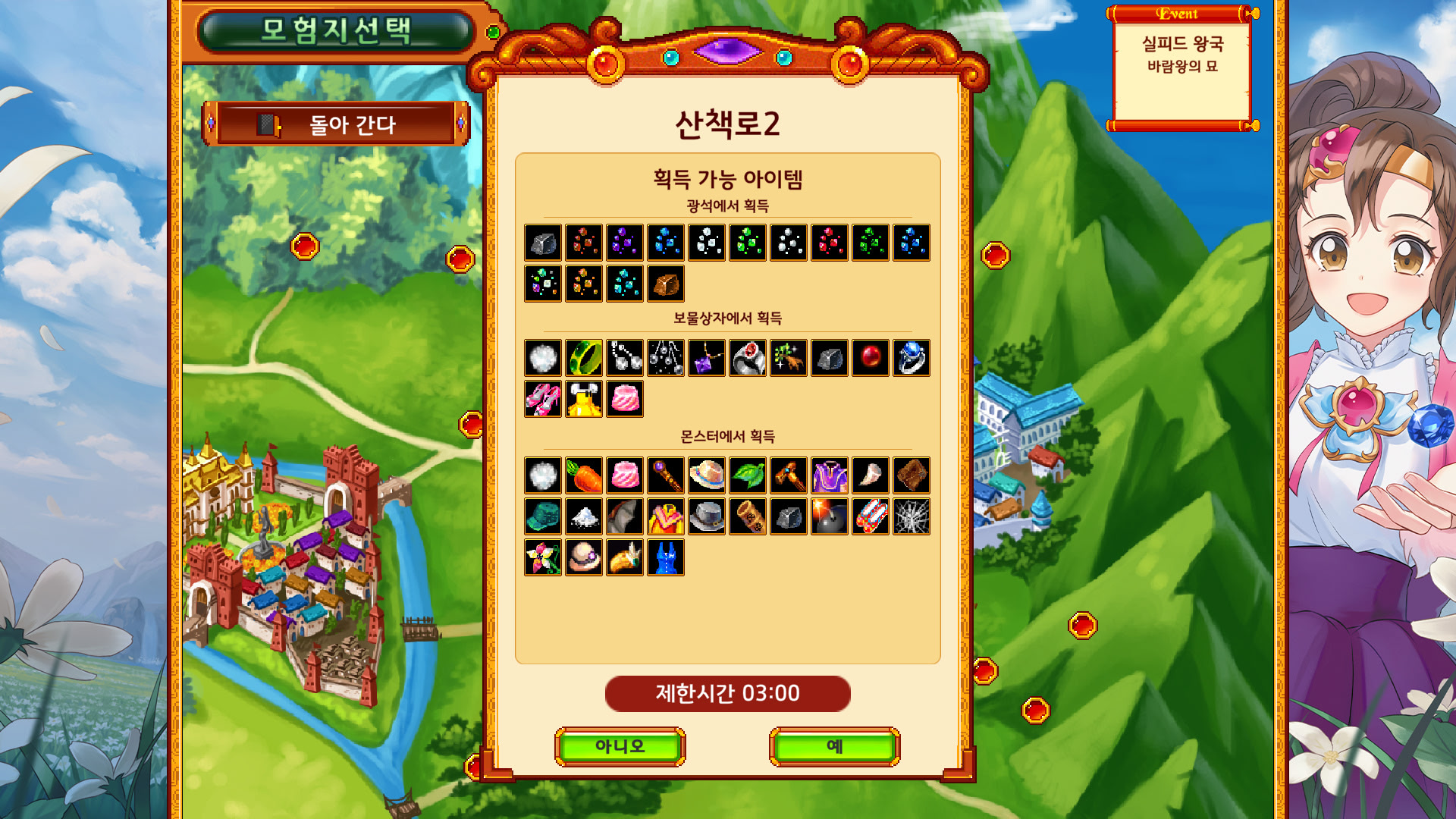Choose the green leaf item icon
Image resolution: width=1456 pixels, height=819 pixels.
(x=748, y=476)
